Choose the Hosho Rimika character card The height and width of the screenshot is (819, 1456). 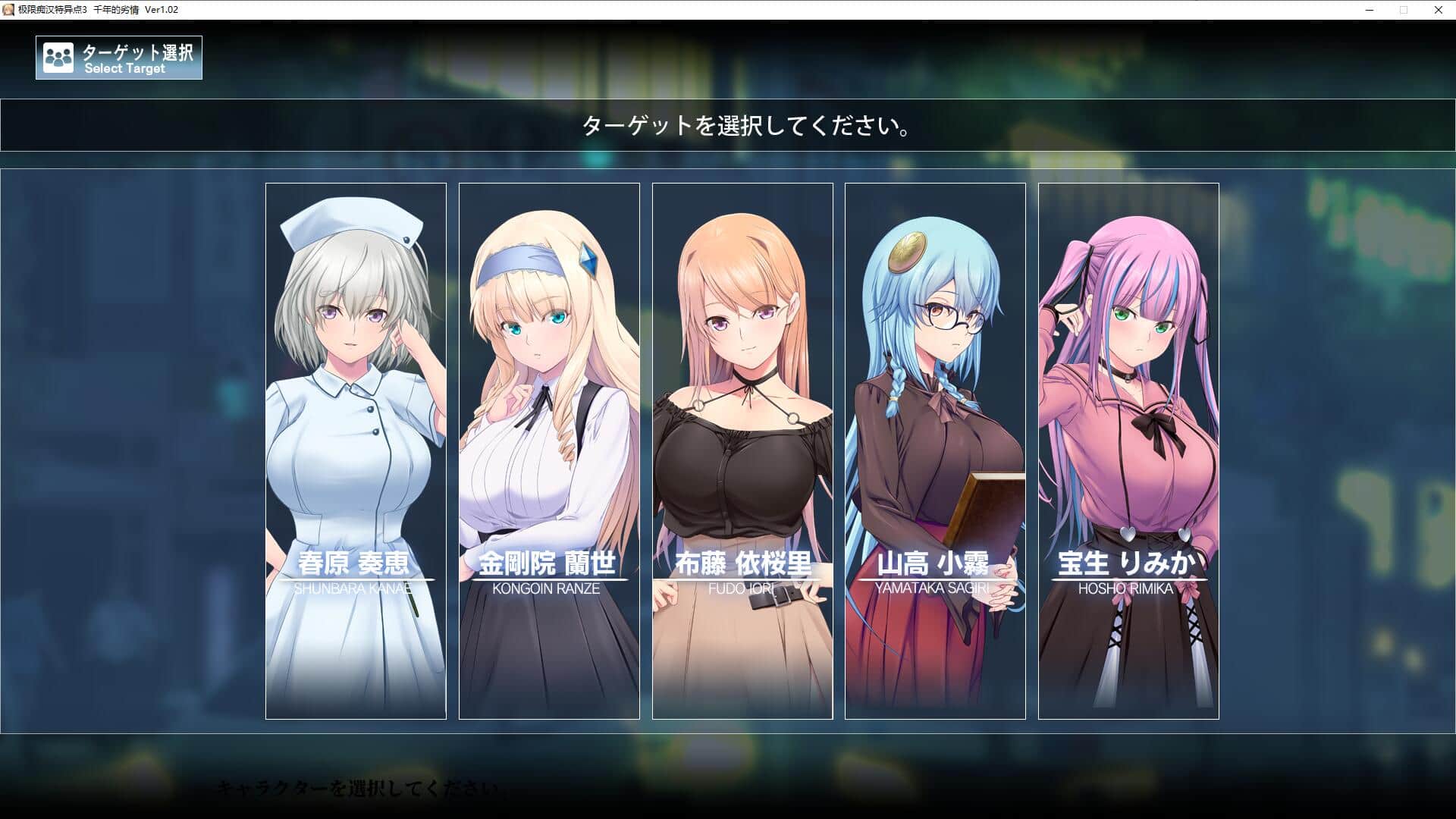pyautogui.click(x=1128, y=450)
